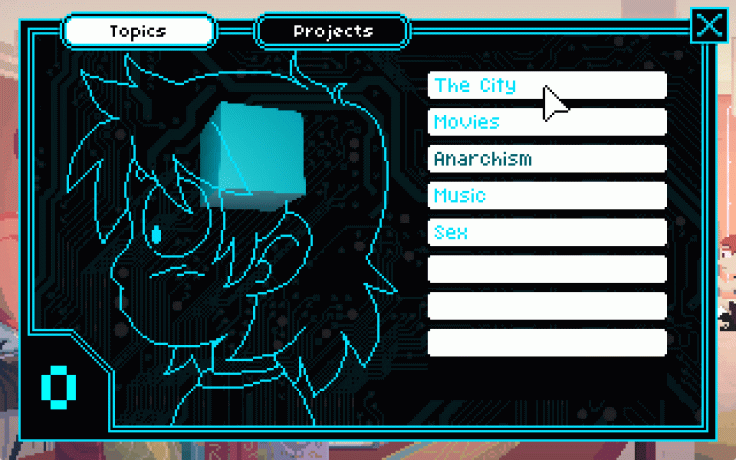Select The City topic
Viewport: 736px width, 460px height.
547,85
